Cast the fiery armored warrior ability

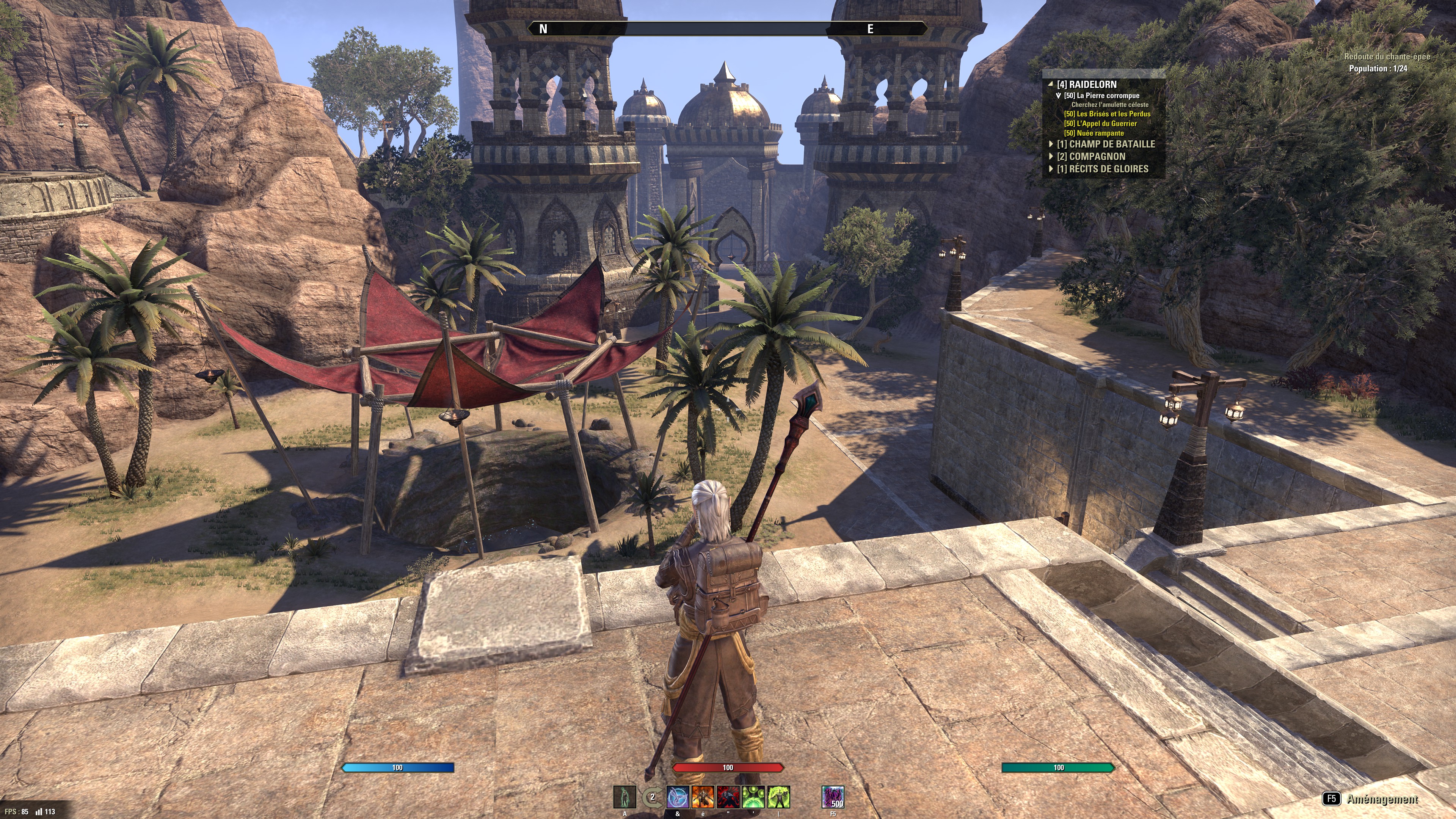pyautogui.click(x=703, y=797)
